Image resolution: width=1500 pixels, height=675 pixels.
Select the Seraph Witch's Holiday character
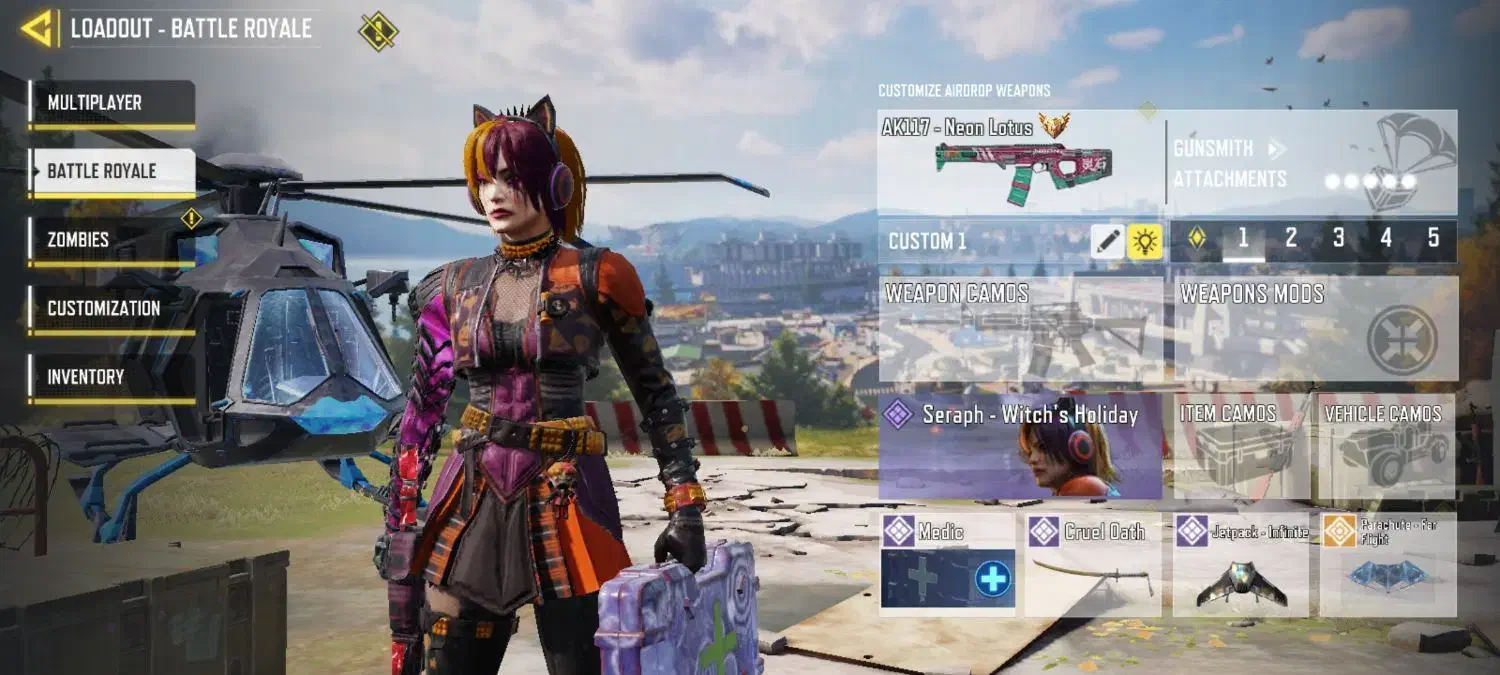pos(1020,446)
